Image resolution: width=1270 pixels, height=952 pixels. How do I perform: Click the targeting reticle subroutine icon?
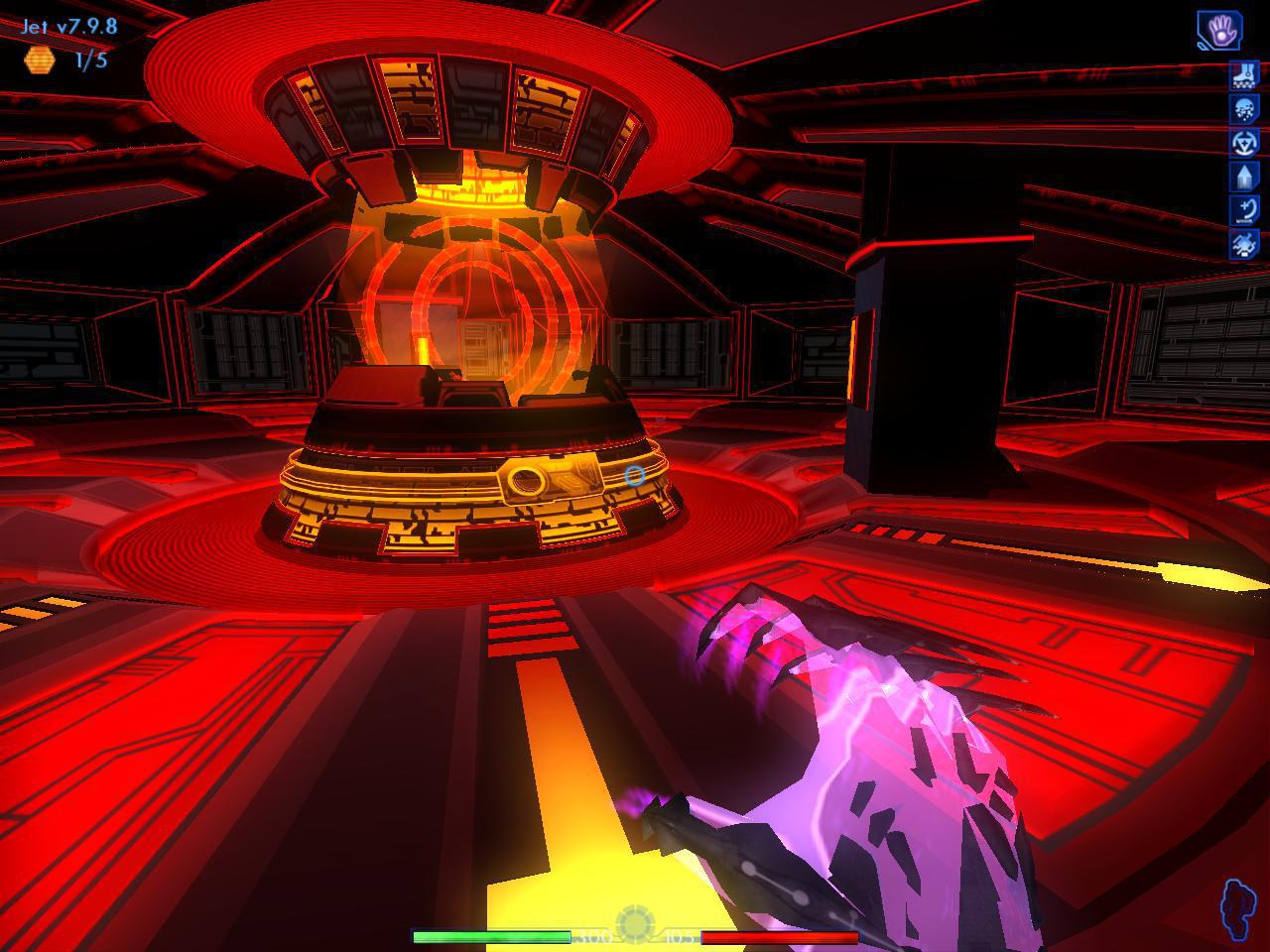click(x=1245, y=141)
